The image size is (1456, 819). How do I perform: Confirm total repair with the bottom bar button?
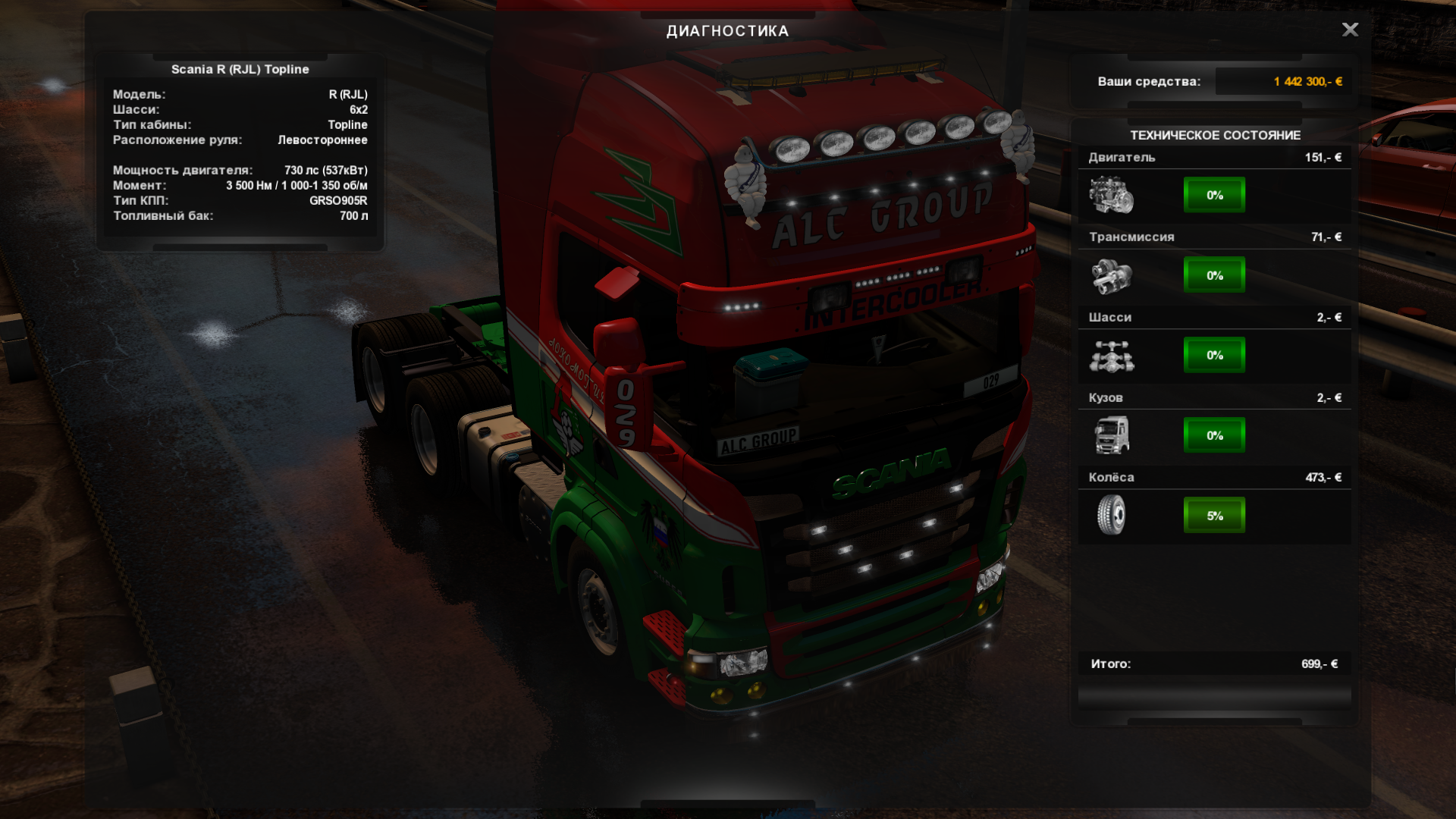(x=1214, y=696)
